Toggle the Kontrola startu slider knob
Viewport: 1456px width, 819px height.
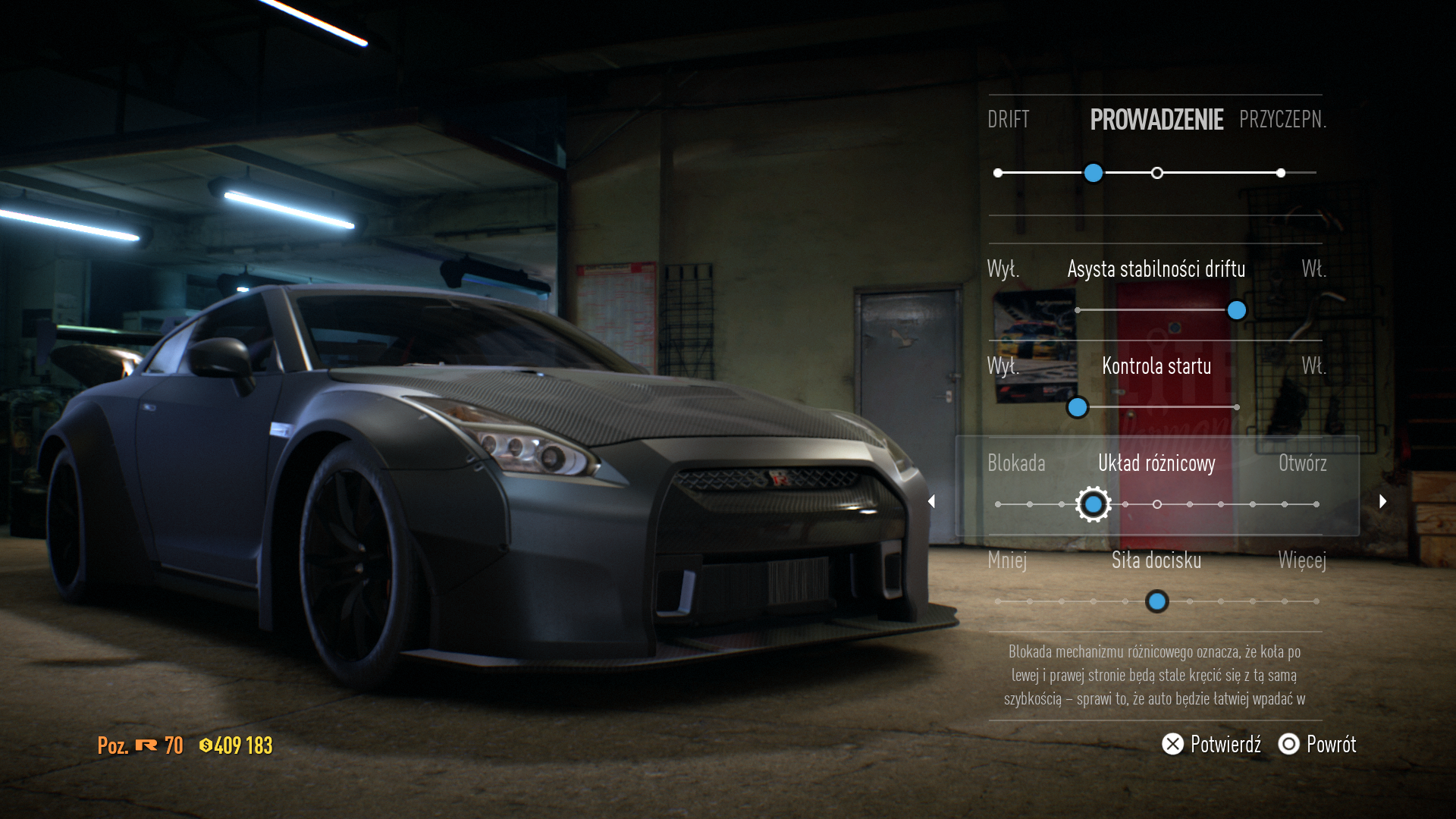(x=1077, y=407)
